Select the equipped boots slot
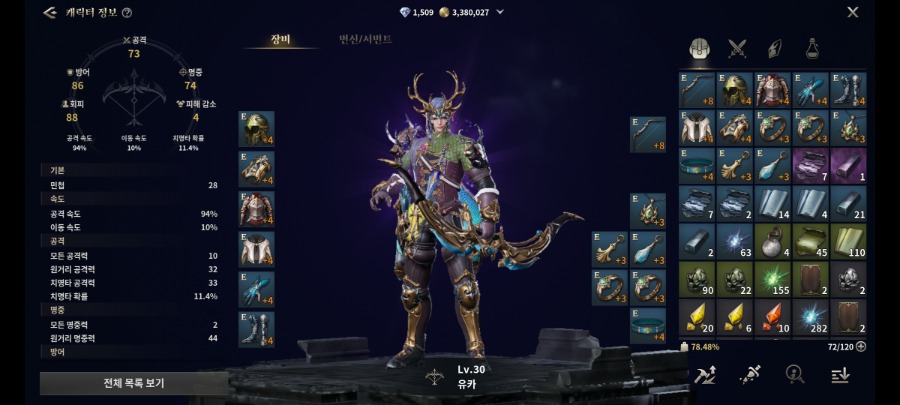900x405 pixels. pos(256,329)
